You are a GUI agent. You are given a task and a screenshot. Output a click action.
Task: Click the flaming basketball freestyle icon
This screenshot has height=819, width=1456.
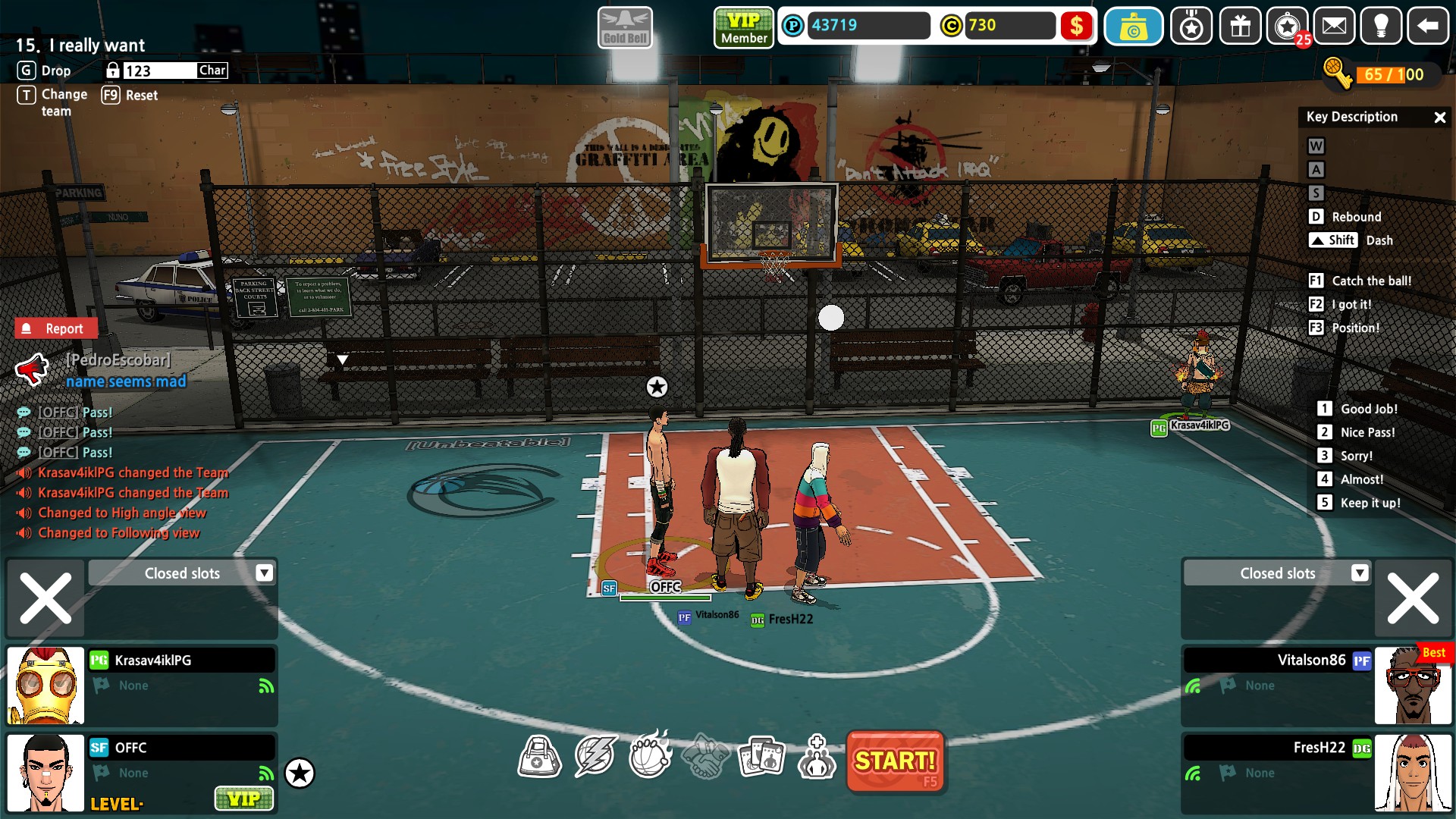click(x=652, y=755)
